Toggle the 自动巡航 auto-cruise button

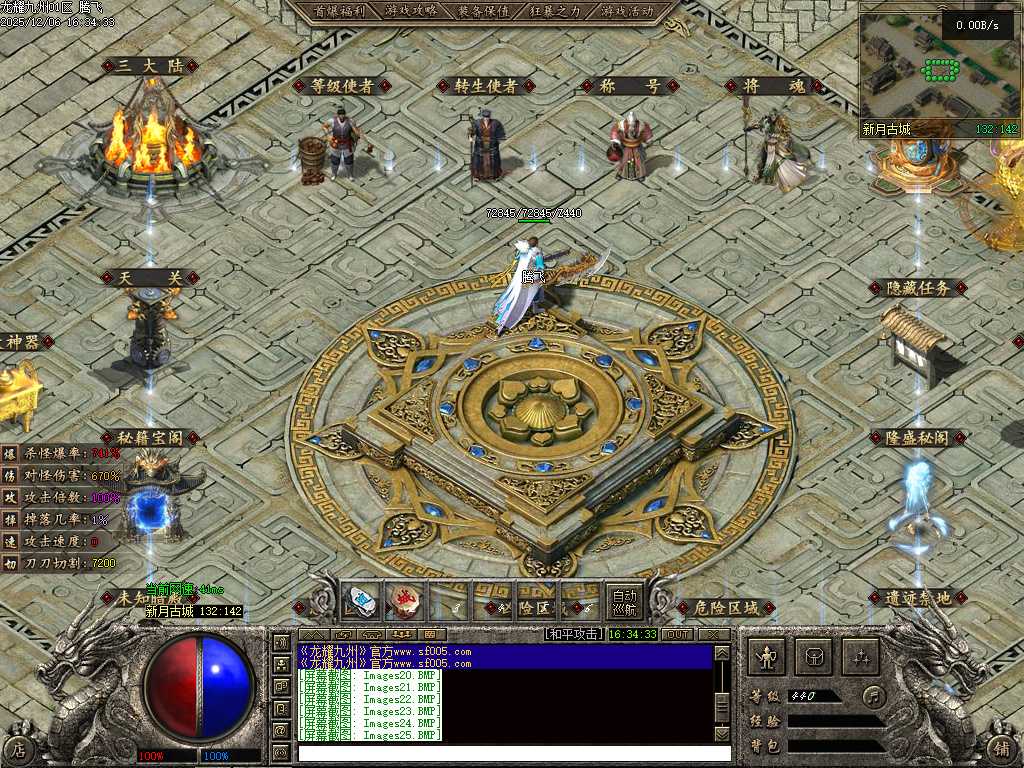(624, 600)
